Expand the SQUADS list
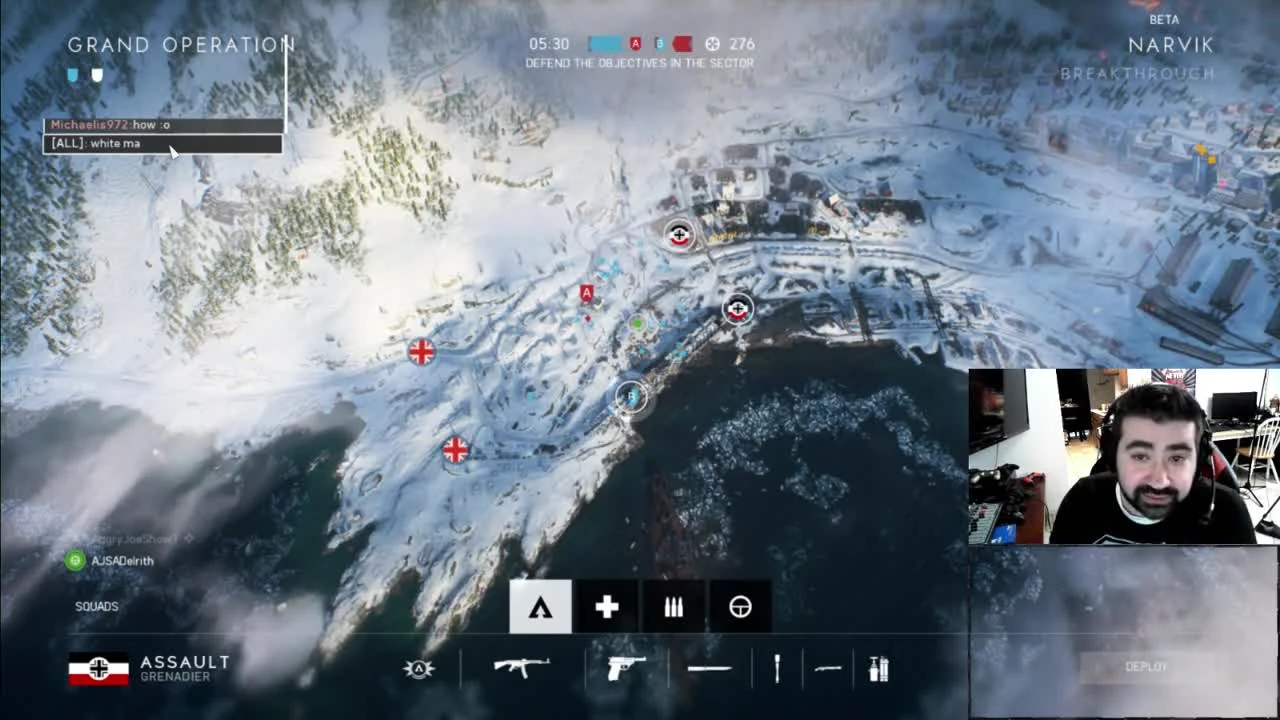The image size is (1280, 720). tap(96, 606)
